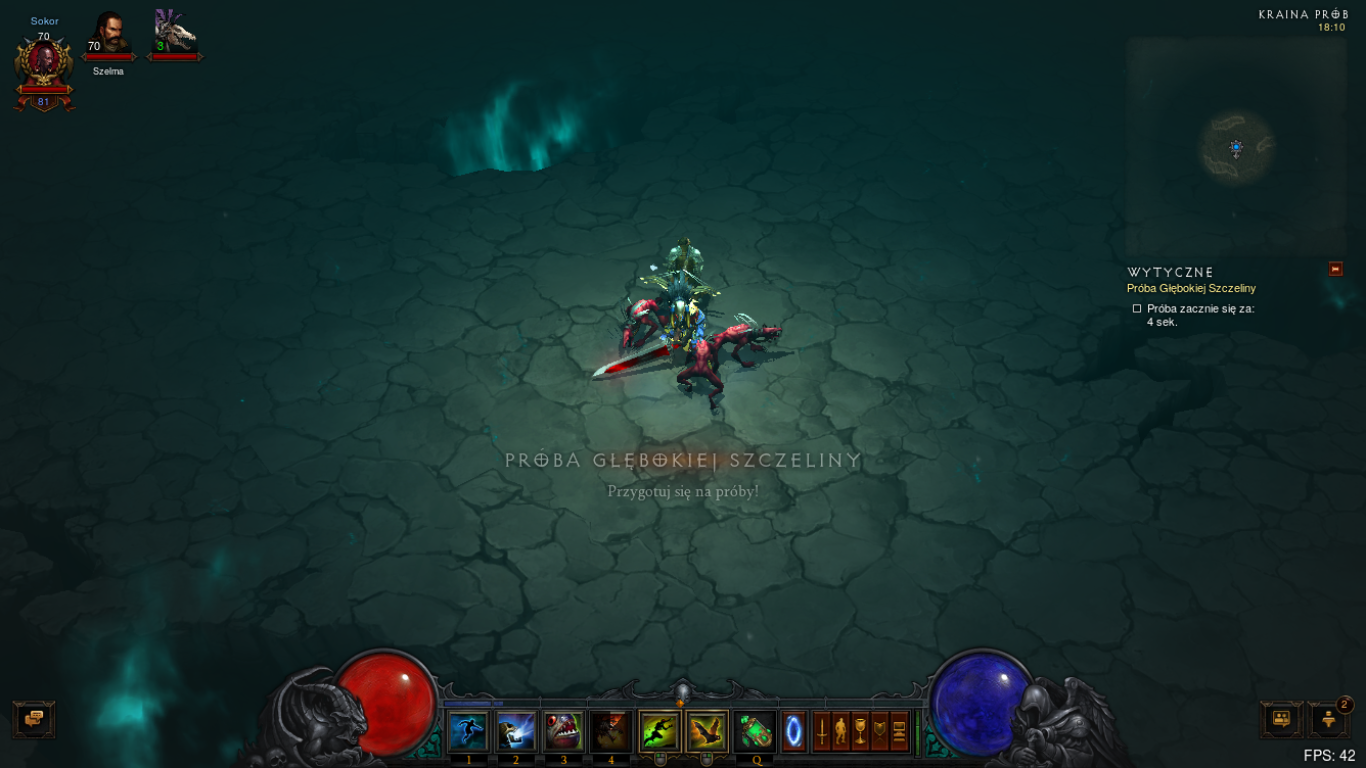The image size is (1366, 768).
Task: Collapse the Wytyczne objectives tracker
Action: coord(1335,269)
